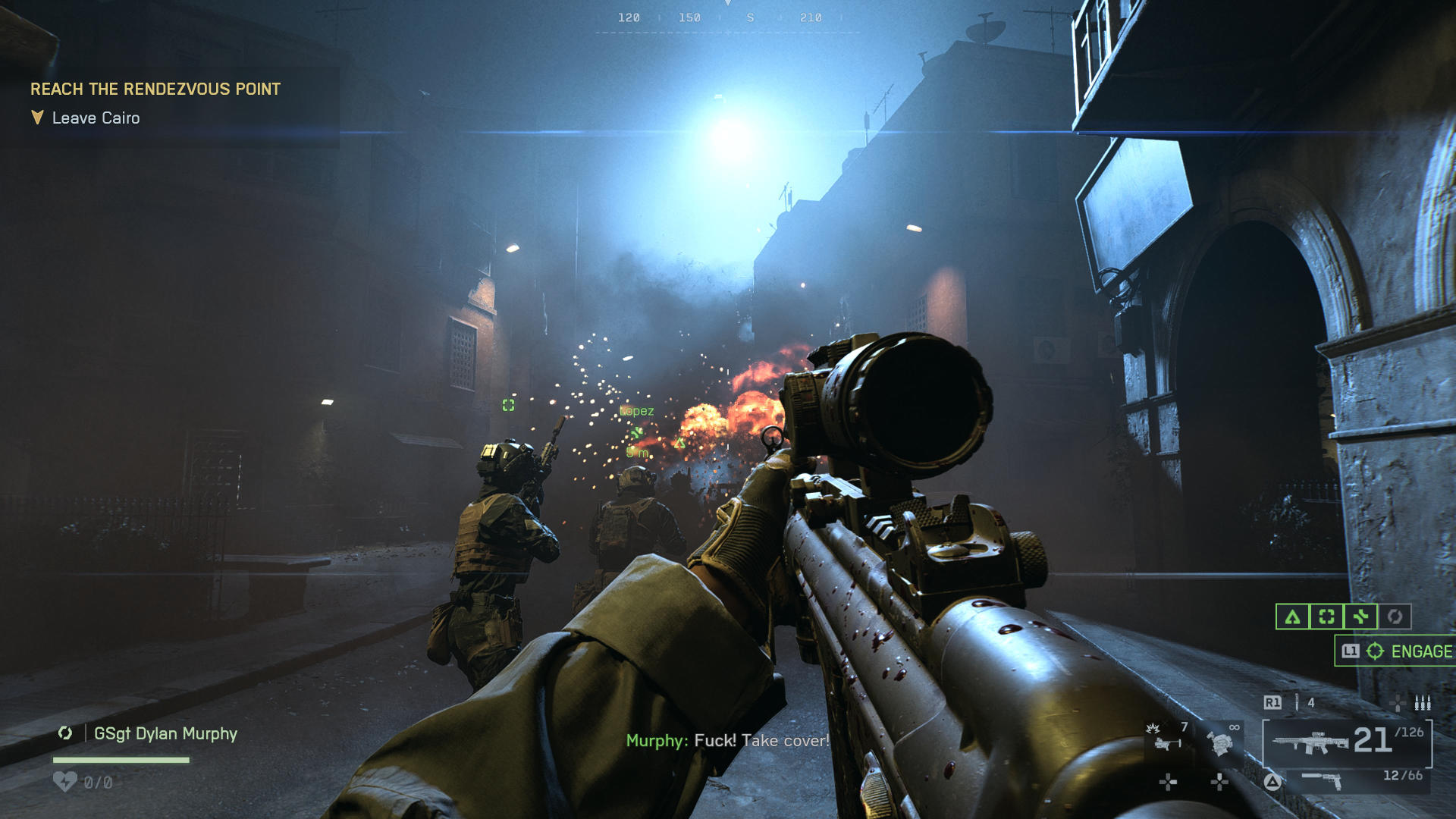Select the GSgt Dylan Murphy nameplate
The image size is (1456, 819).
pos(165,733)
